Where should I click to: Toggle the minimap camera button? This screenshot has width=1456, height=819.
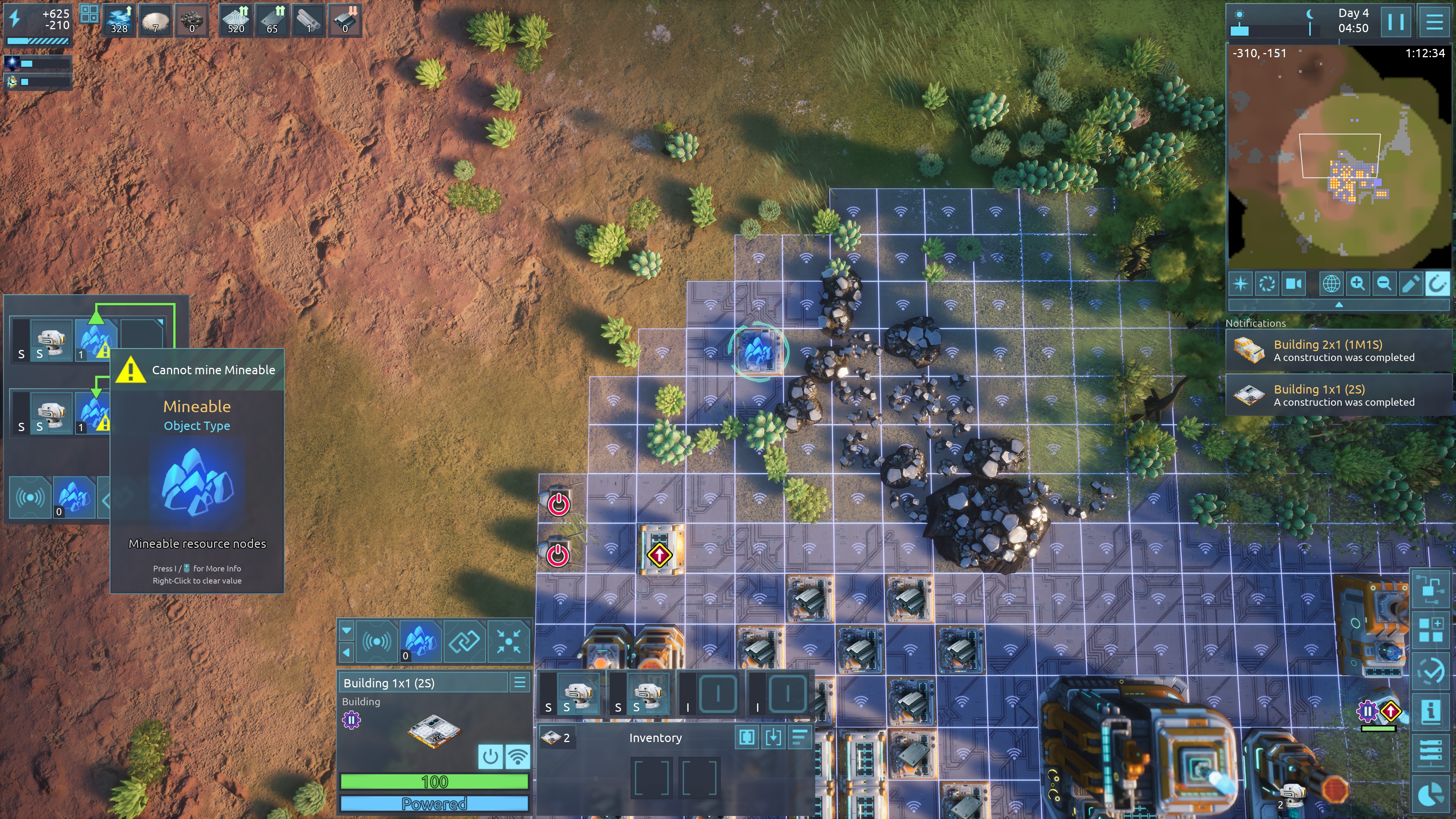pyautogui.click(x=1293, y=284)
